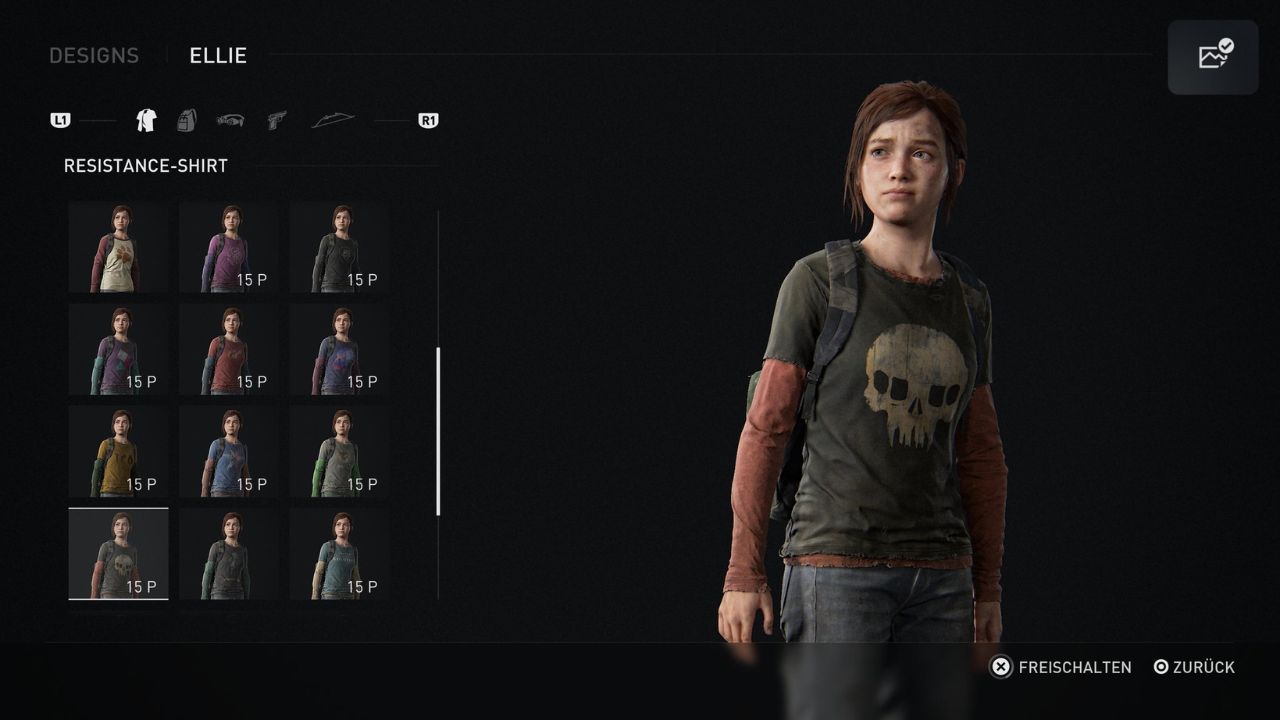The height and width of the screenshot is (720, 1280).
Task: Switch to the ELLIE tab
Action: point(218,56)
